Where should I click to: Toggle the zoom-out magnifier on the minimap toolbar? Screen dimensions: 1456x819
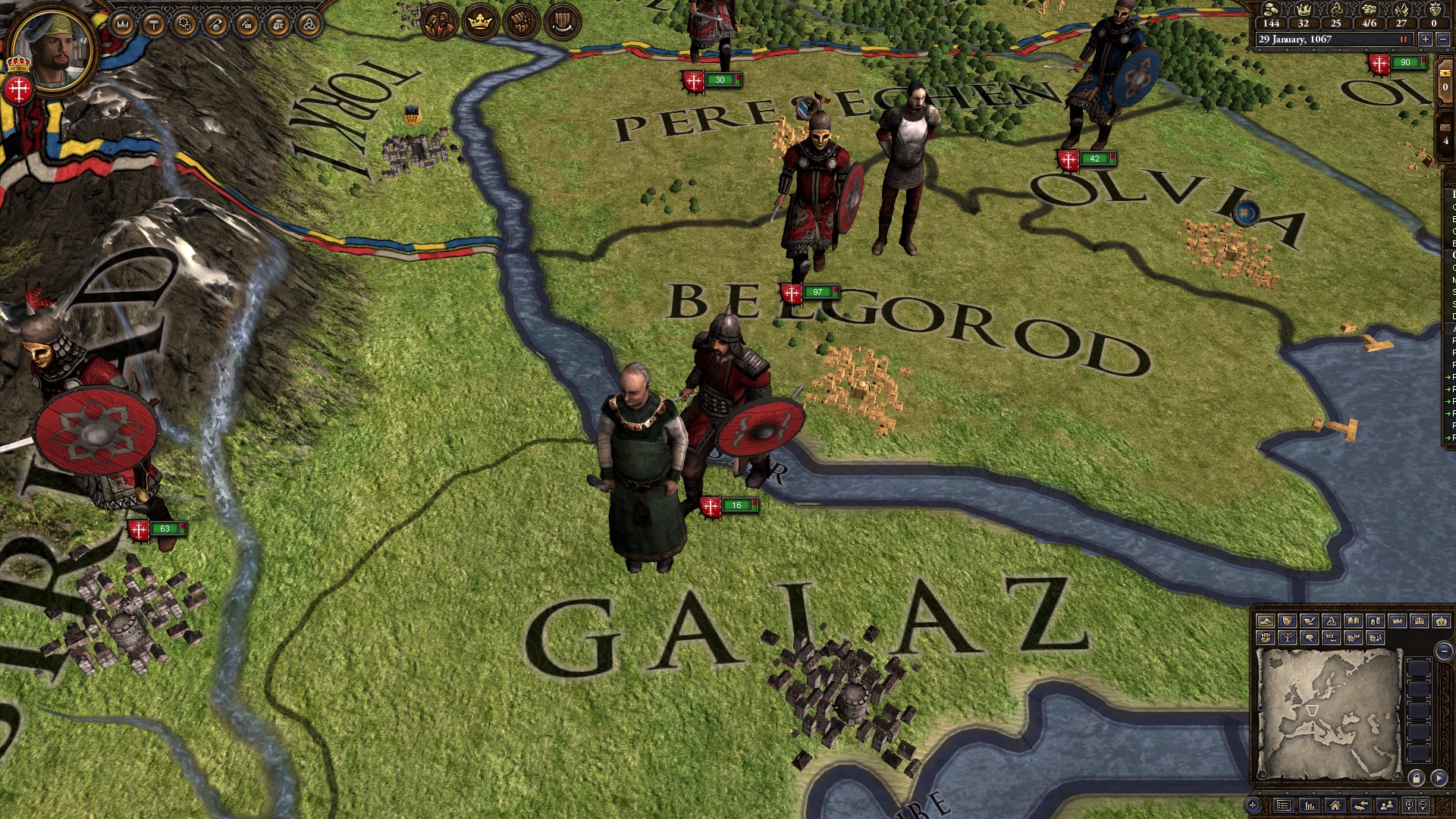[1423, 805]
